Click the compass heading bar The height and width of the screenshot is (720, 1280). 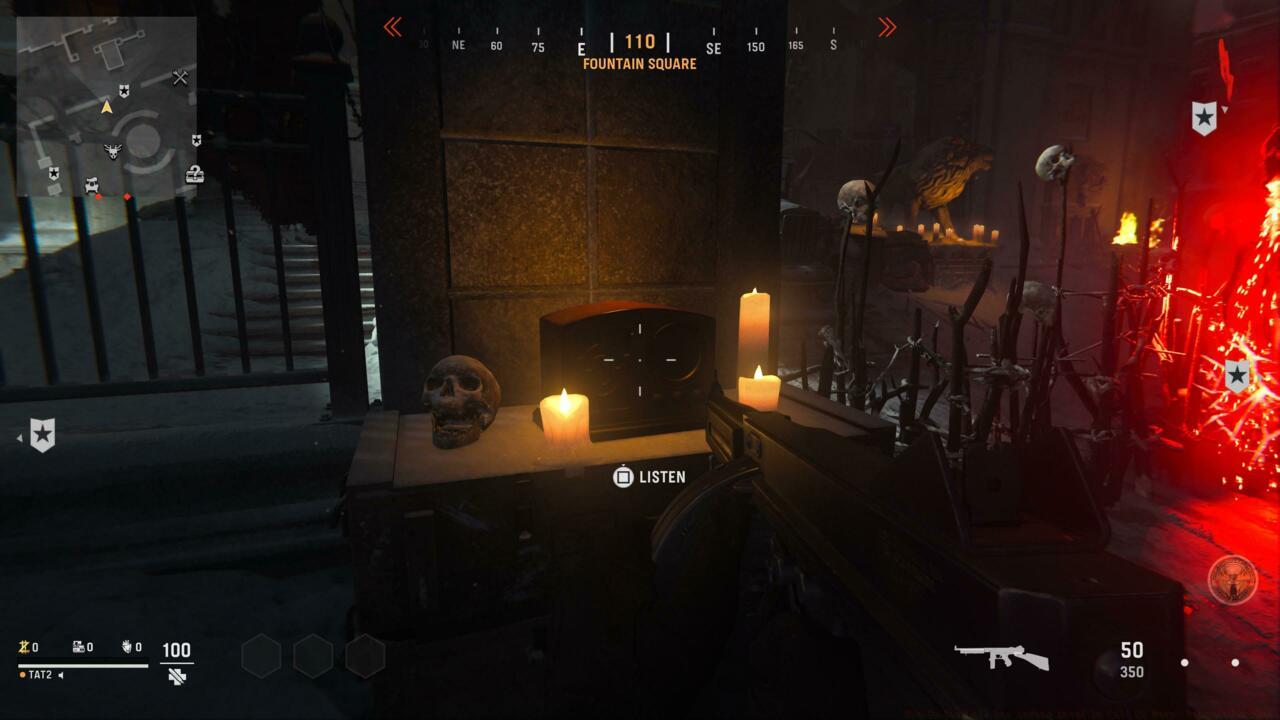[640, 44]
